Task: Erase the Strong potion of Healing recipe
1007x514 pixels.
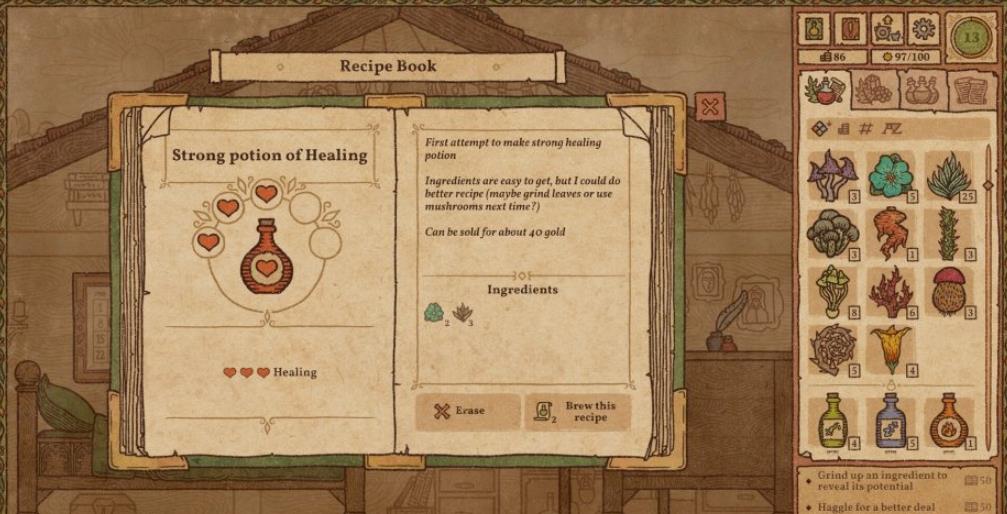Action: pyautogui.click(x=468, y=410)
